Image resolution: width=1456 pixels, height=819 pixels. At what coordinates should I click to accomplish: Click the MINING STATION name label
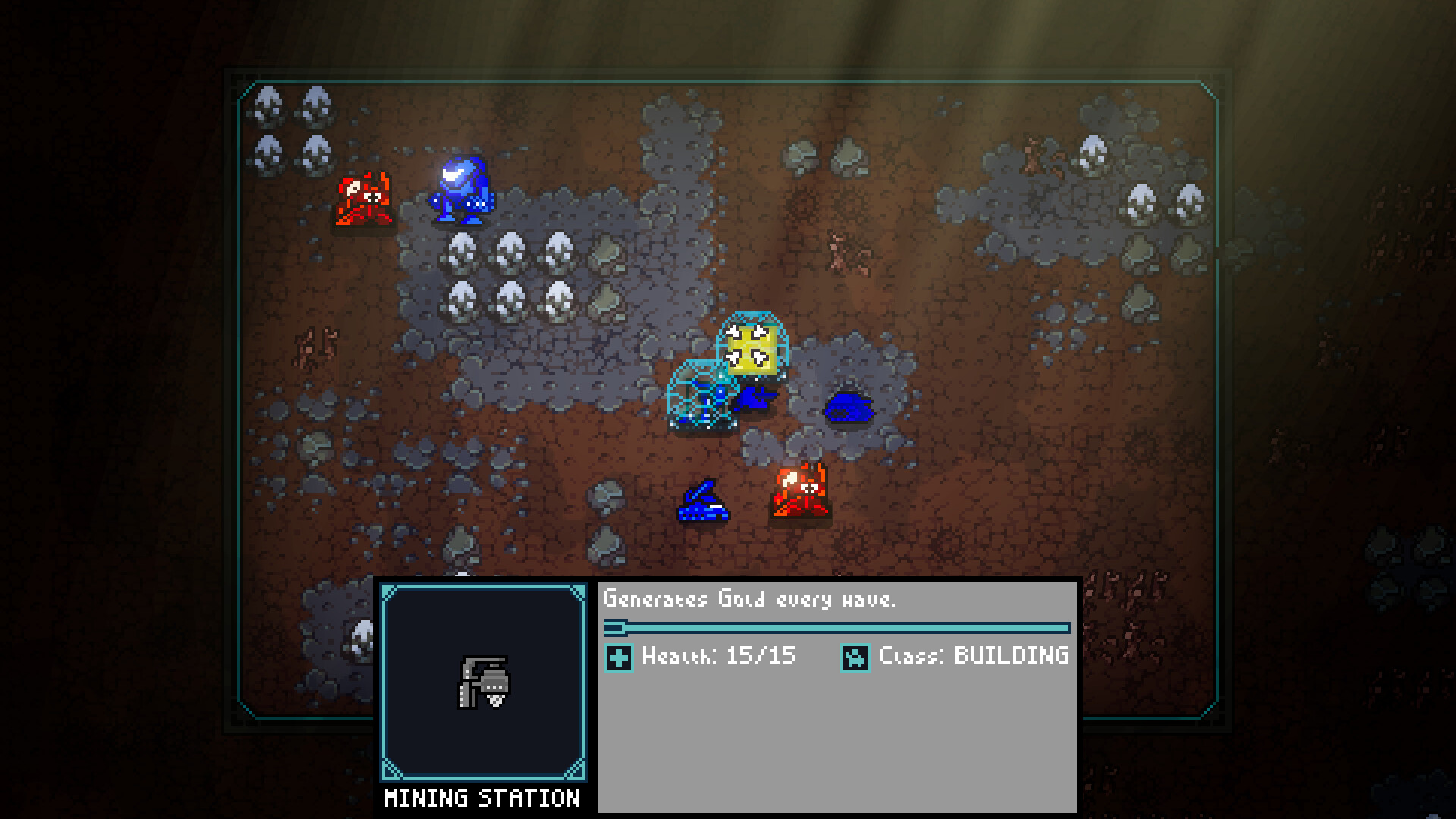483,798
